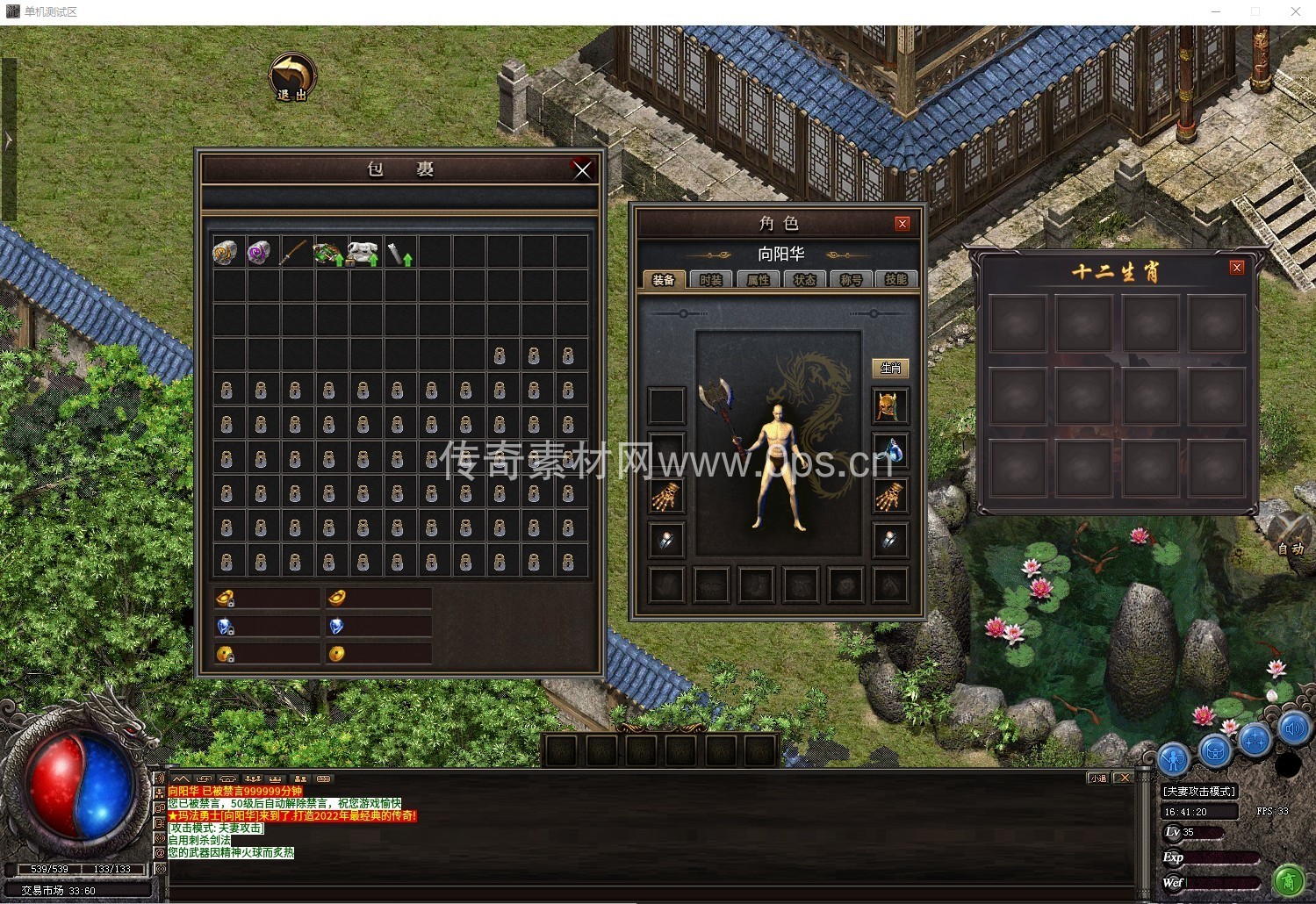Screen dimensions: 1316x904
Task: Click the 生肖 zodiac button
Action: [890, 369]
